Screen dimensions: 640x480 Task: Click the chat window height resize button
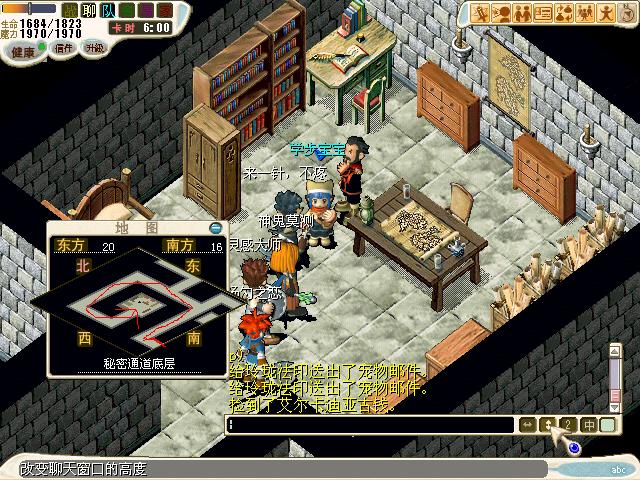point(547,425)
